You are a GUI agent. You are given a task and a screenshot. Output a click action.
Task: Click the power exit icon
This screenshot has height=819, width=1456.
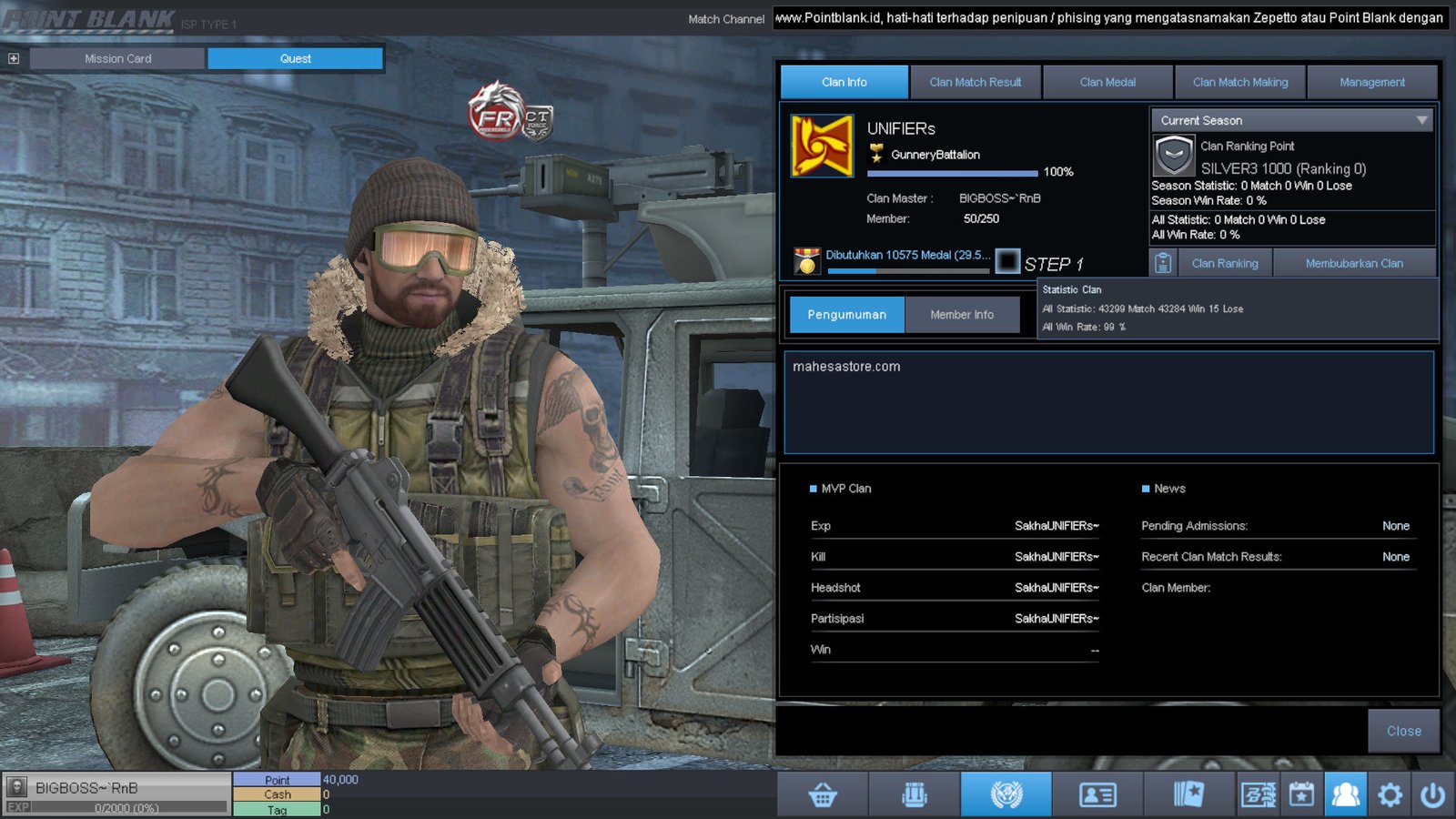[x=1432, y=793]
